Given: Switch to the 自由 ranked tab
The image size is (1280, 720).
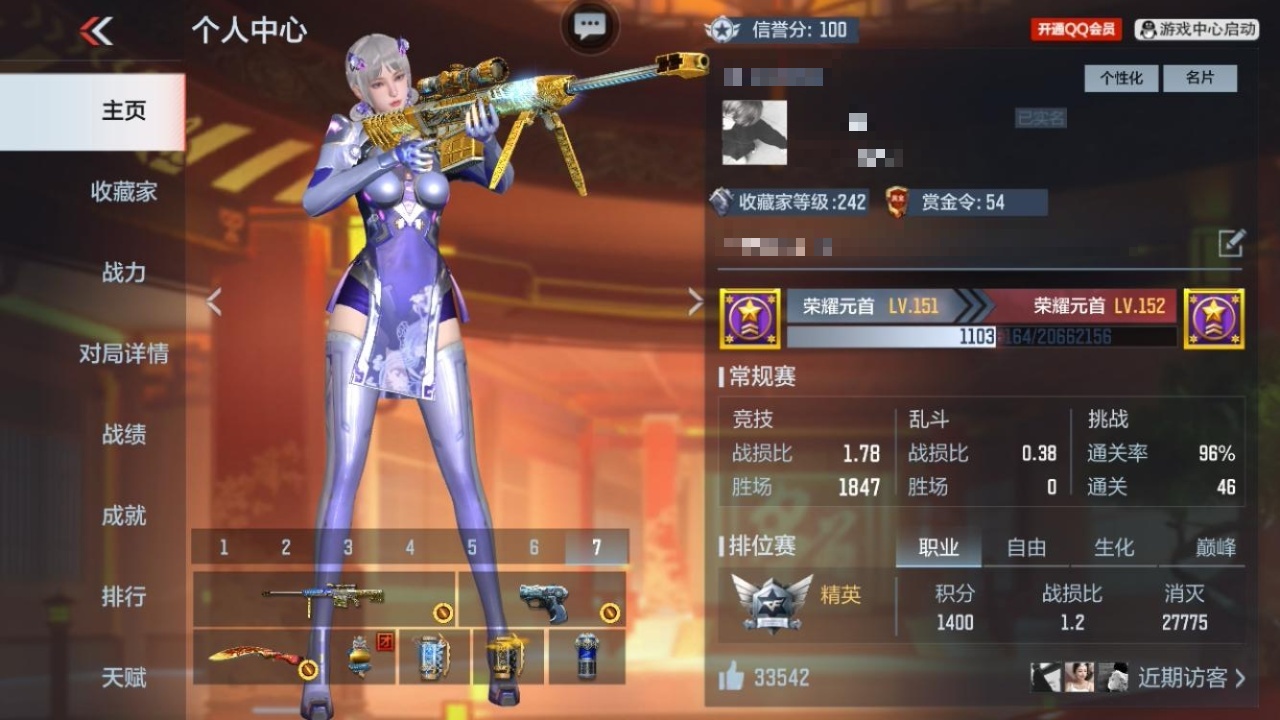Looking at the screenshot, I should 1026,547.
